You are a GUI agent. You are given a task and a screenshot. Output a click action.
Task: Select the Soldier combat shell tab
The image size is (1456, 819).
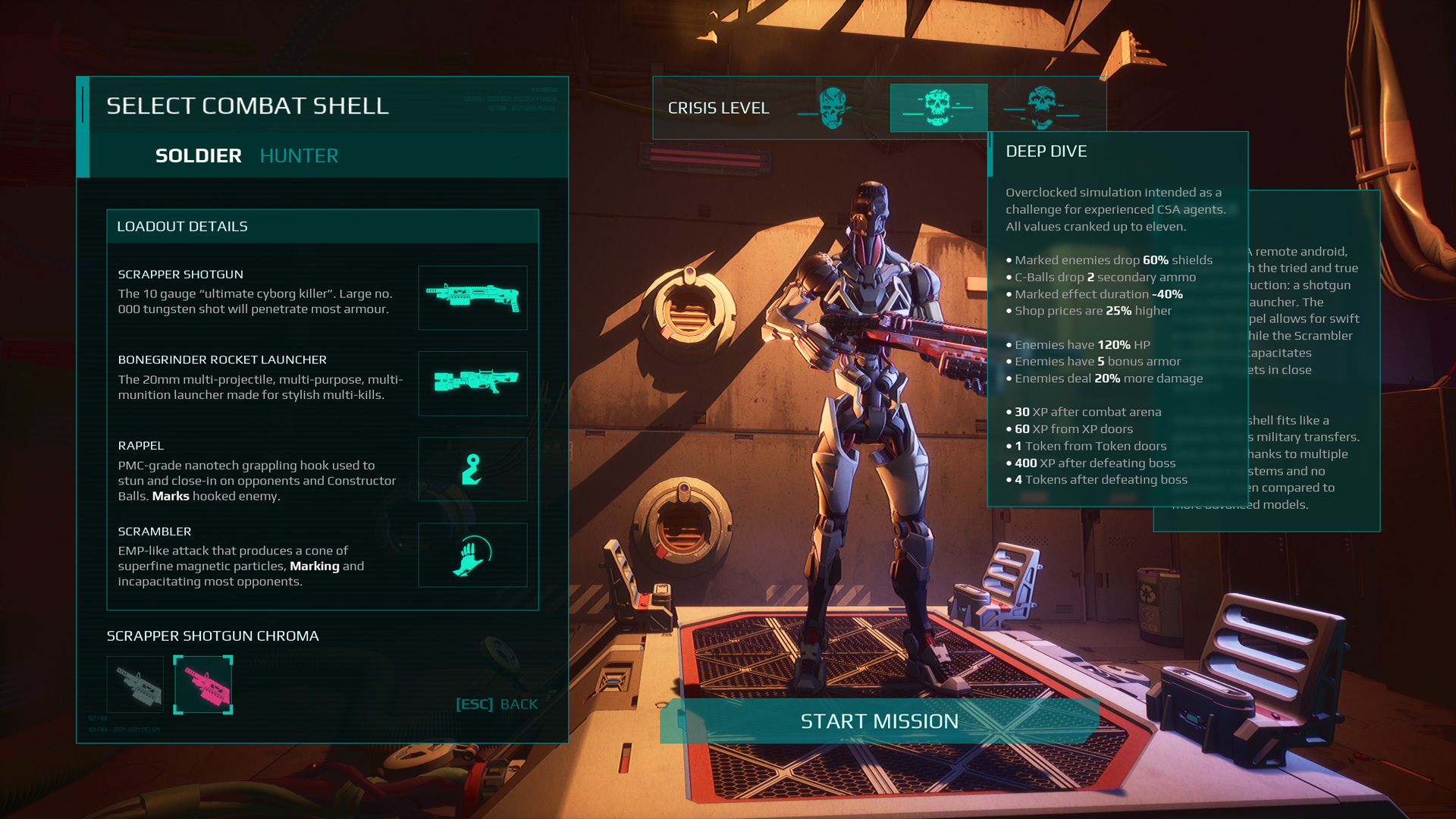pos(198,155)
